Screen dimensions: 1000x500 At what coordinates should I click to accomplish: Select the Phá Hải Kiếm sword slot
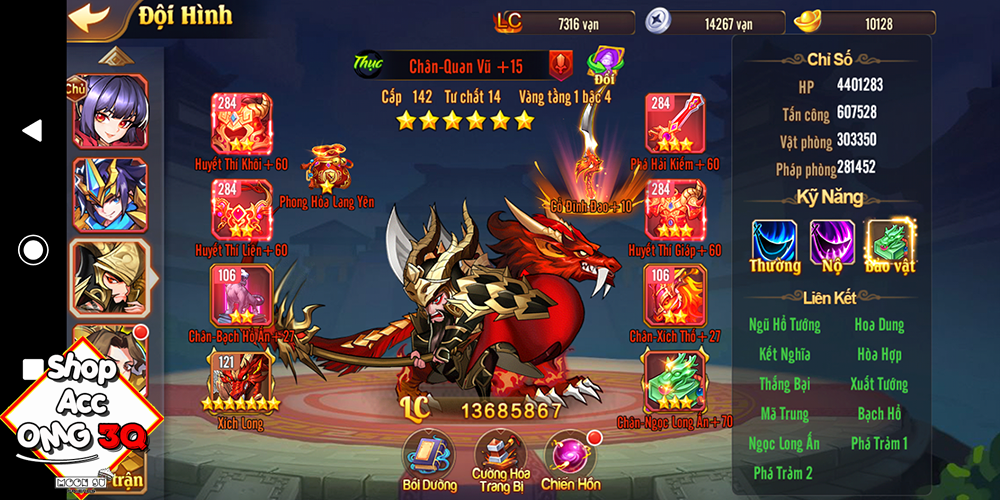click(x=675, y=124)
